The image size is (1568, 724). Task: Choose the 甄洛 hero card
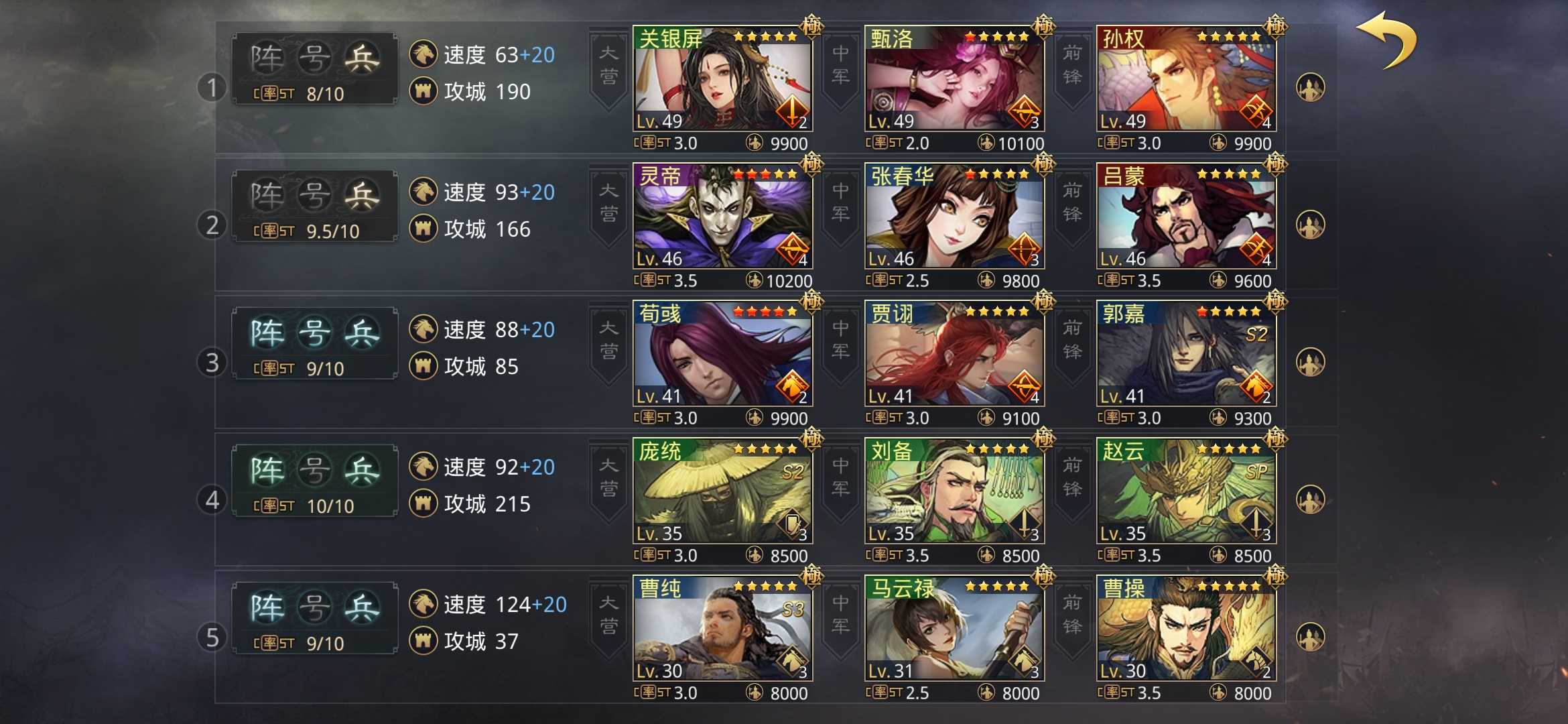point(954,79)
